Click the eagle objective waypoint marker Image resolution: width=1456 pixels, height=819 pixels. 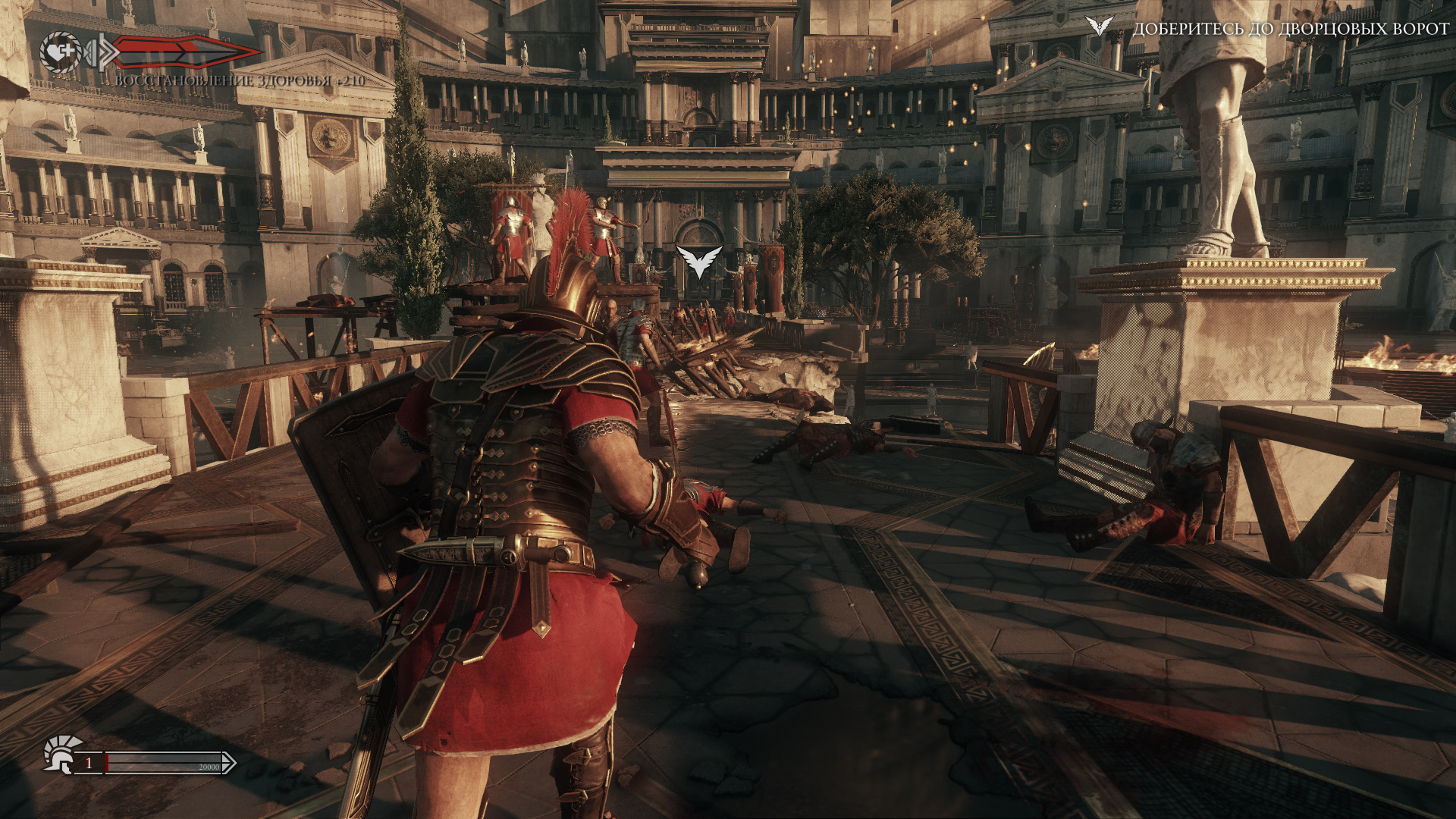698,262
